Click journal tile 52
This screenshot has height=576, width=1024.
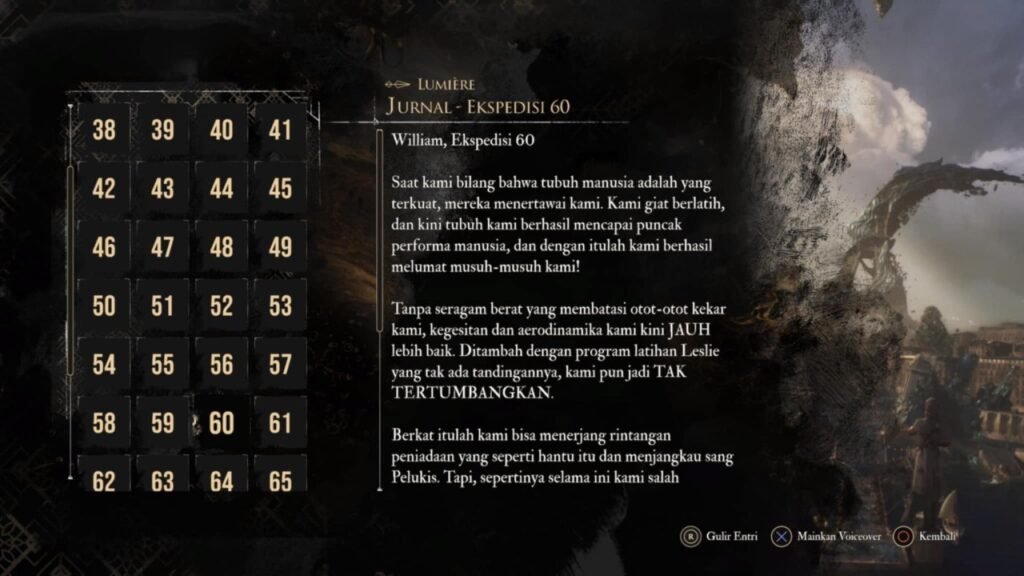click(222, 306)
